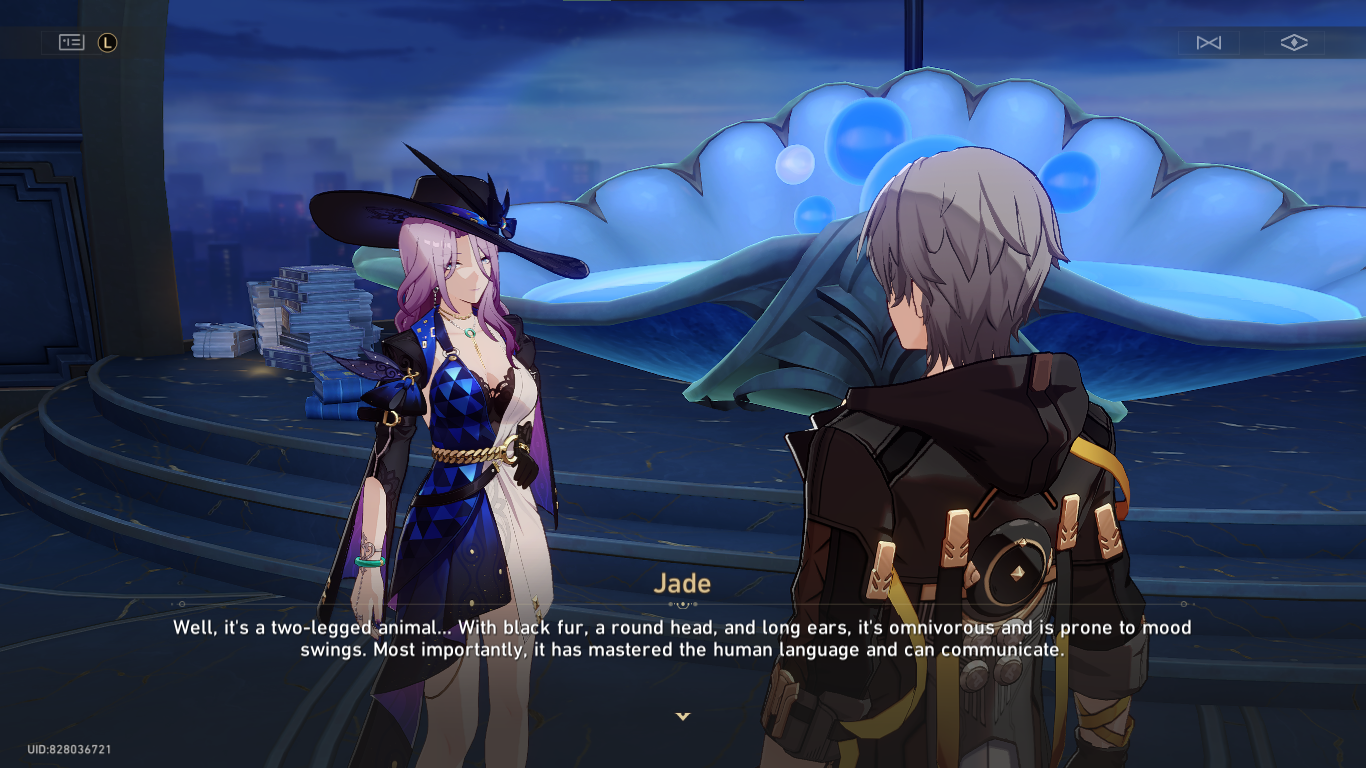Toggle UI visibility with the eye icon
The image size is (1366, 768).
[x=1293, y=42]
